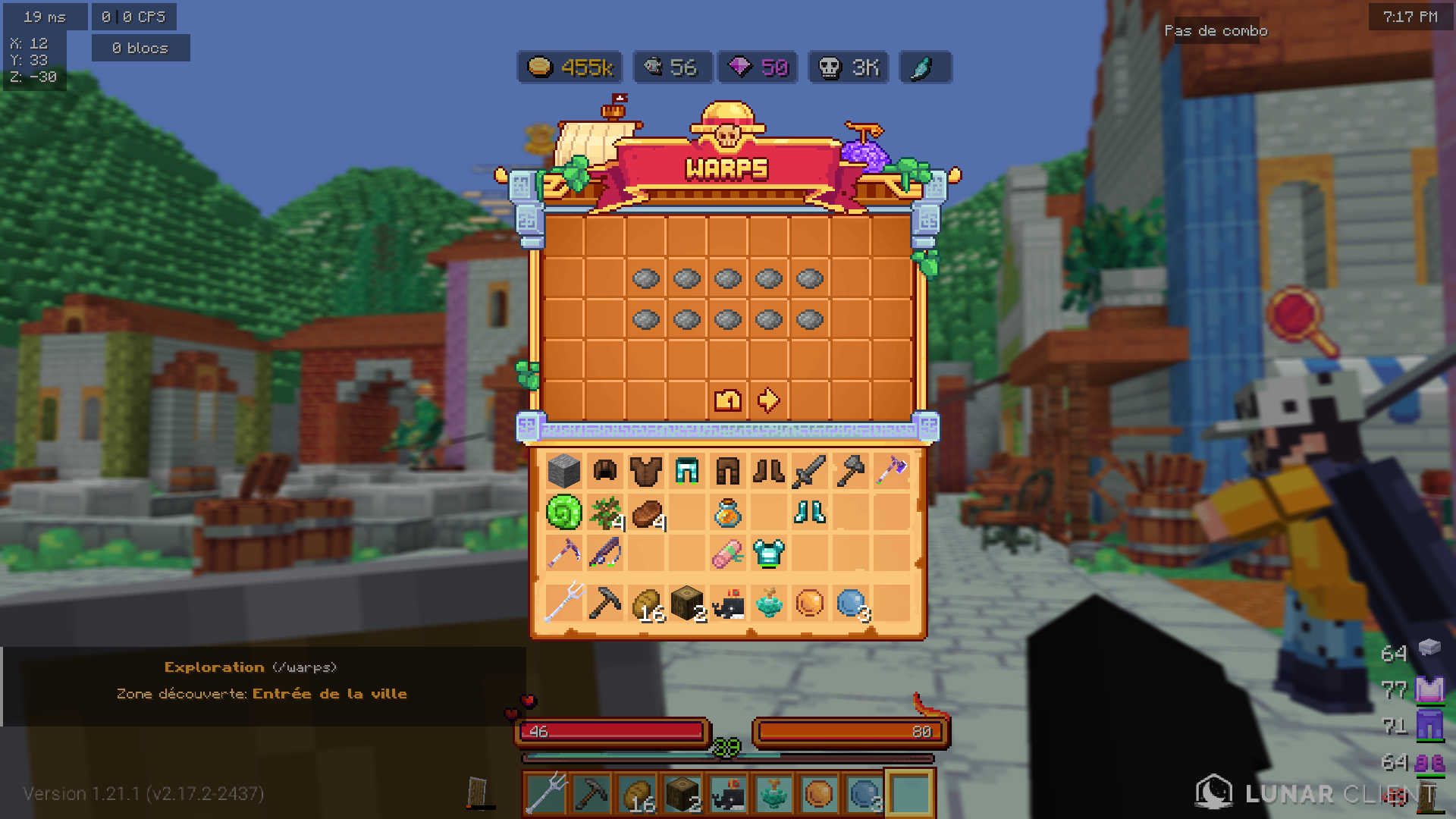
Task: Go to the next Warps page
Action: (768, 400)
